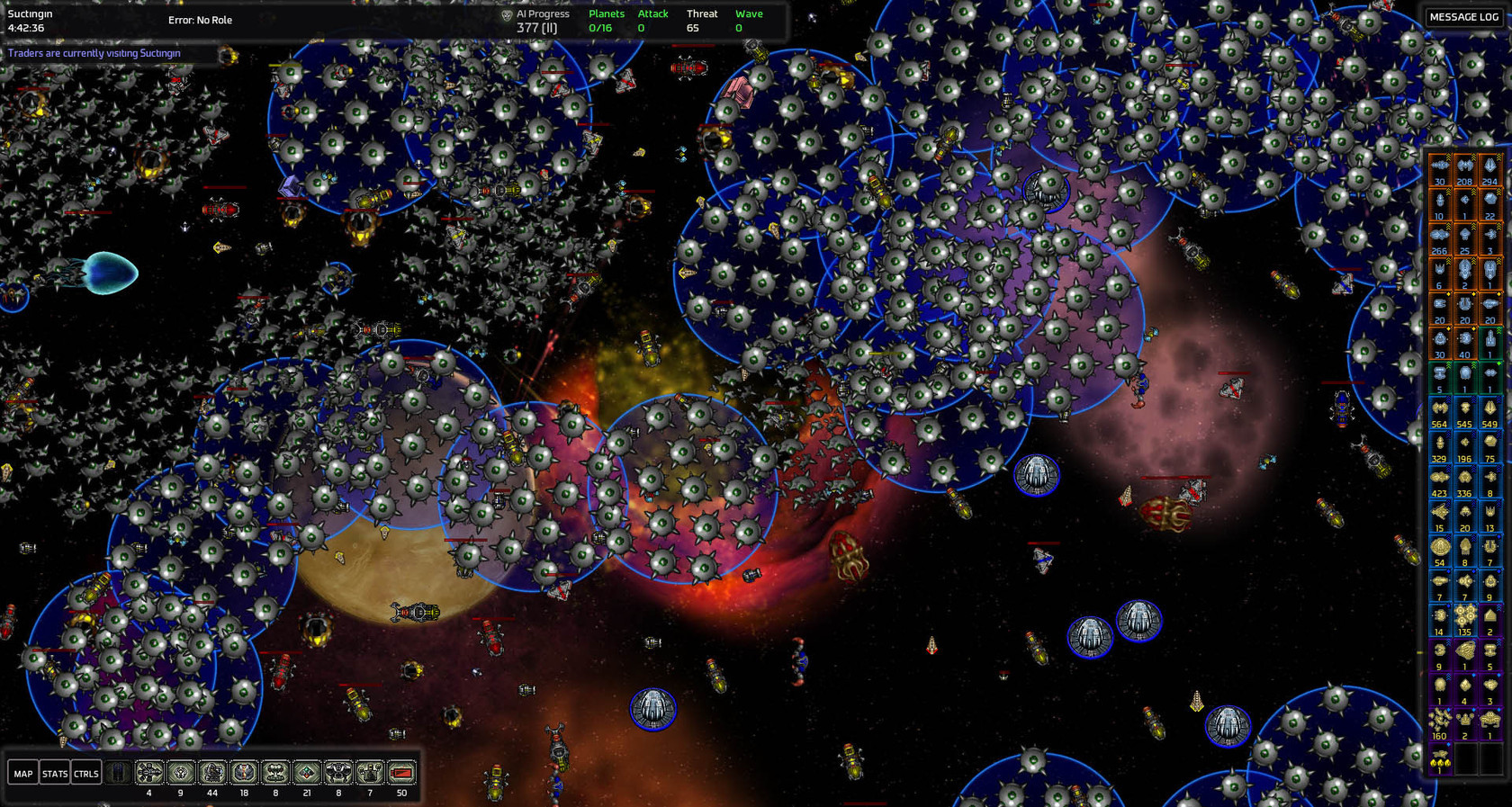Choose the bottom bar icon labeled 7
This screenshot has width=1512, height=807.
pyautogui.click(x=370, y=773)
